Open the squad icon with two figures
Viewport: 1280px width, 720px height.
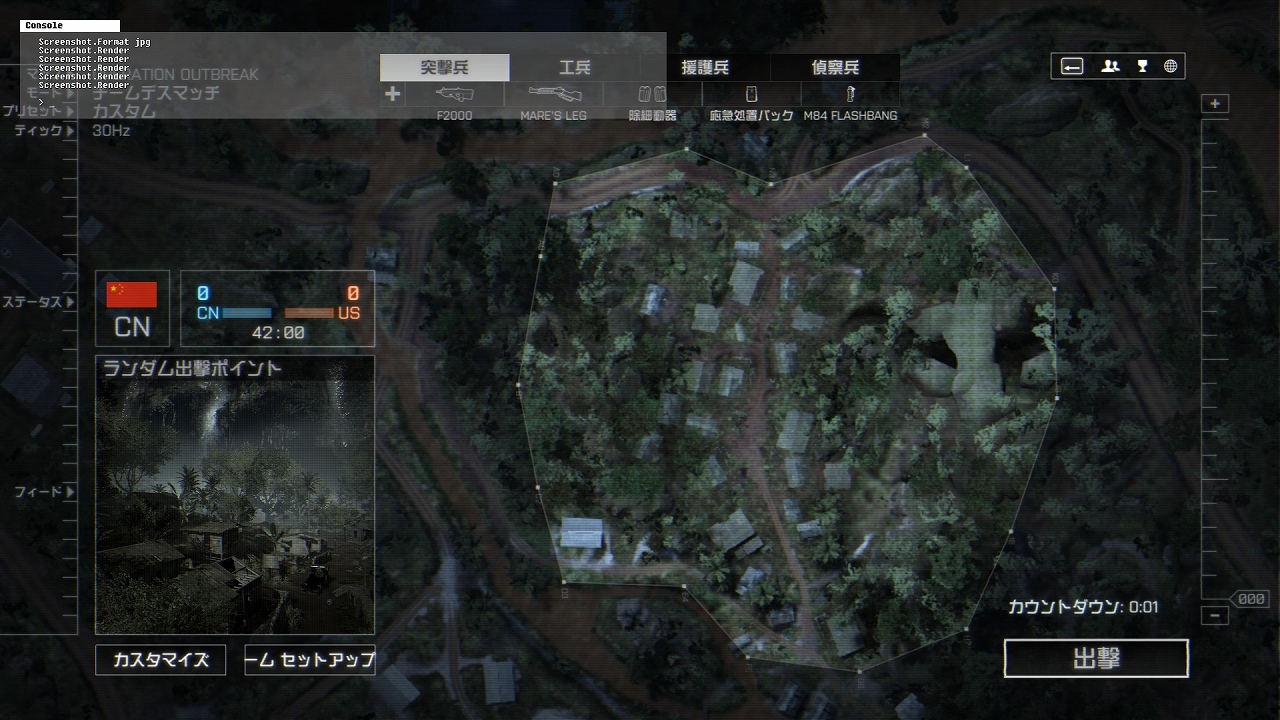coord(1110,66)
